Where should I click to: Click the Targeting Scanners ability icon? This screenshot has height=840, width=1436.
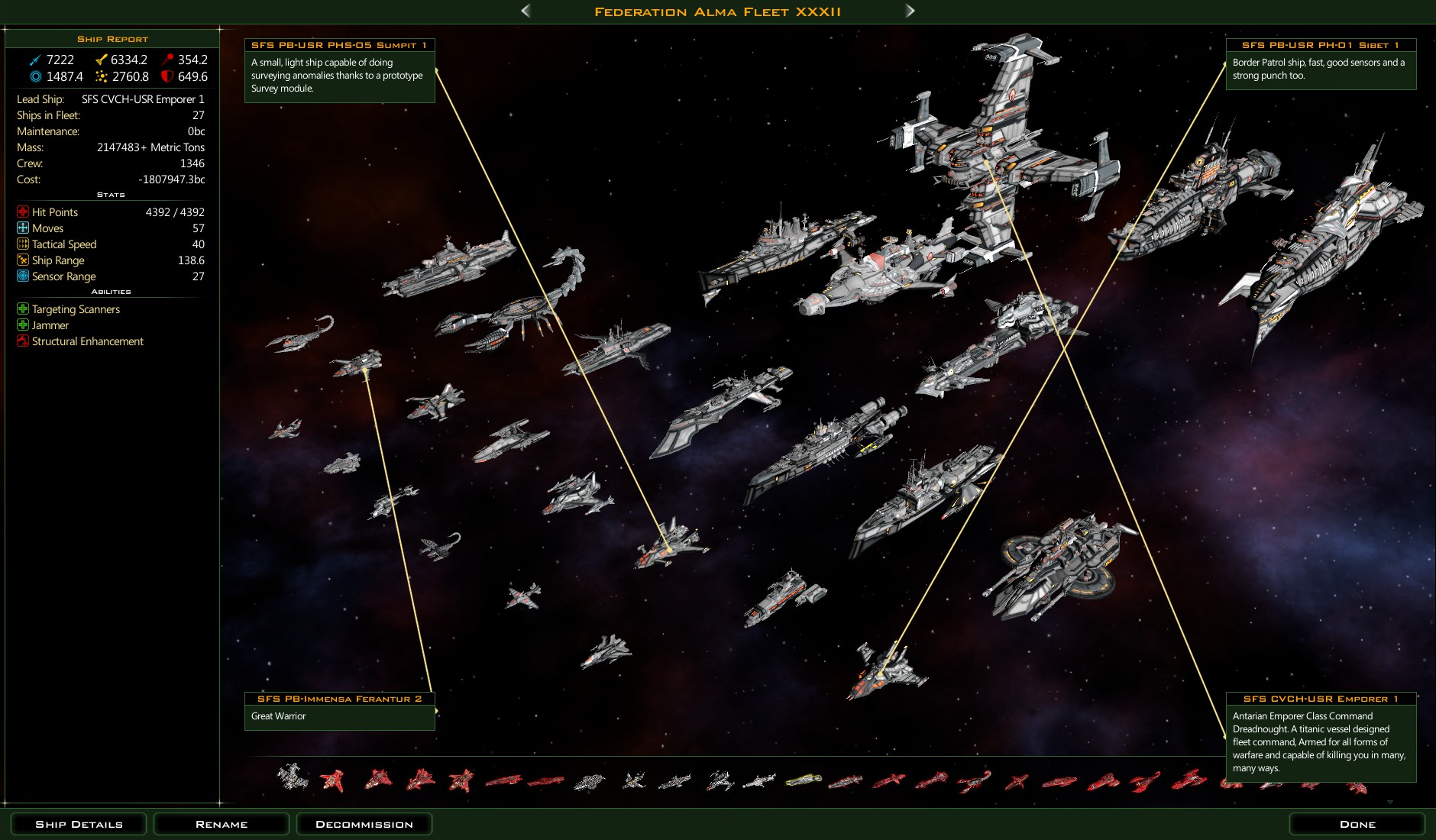pyautogui.click(x=22, y=309)
